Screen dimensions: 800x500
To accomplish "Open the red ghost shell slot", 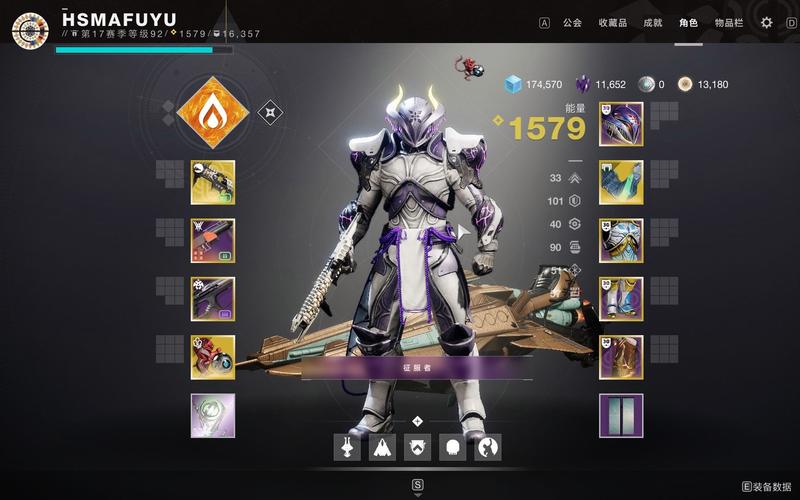I will coord(213,357).
